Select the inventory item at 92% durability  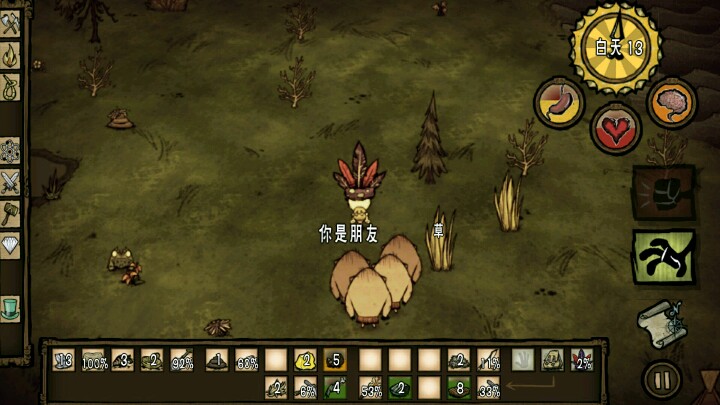pyautogui.click(x=182, y=360)
